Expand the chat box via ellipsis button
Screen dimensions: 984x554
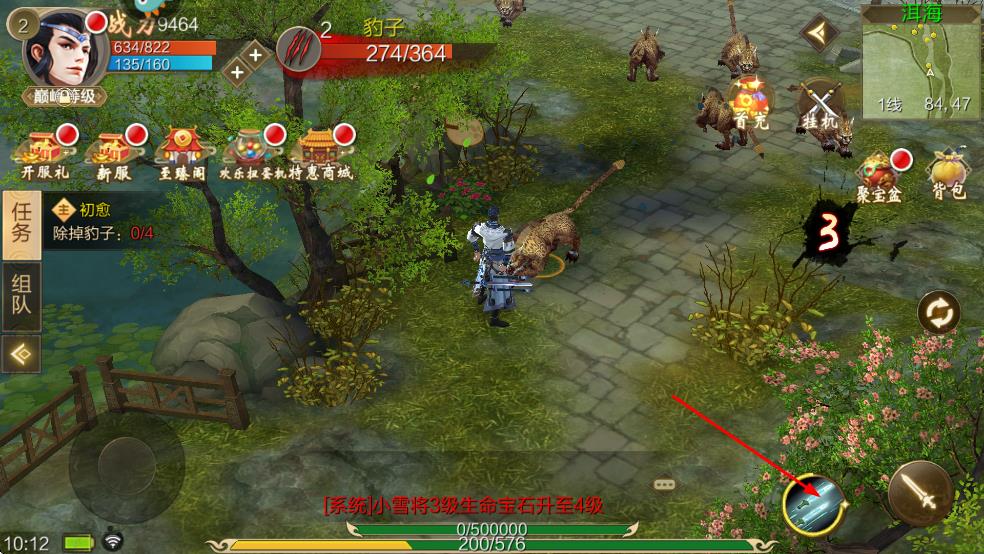click(665, 484)
